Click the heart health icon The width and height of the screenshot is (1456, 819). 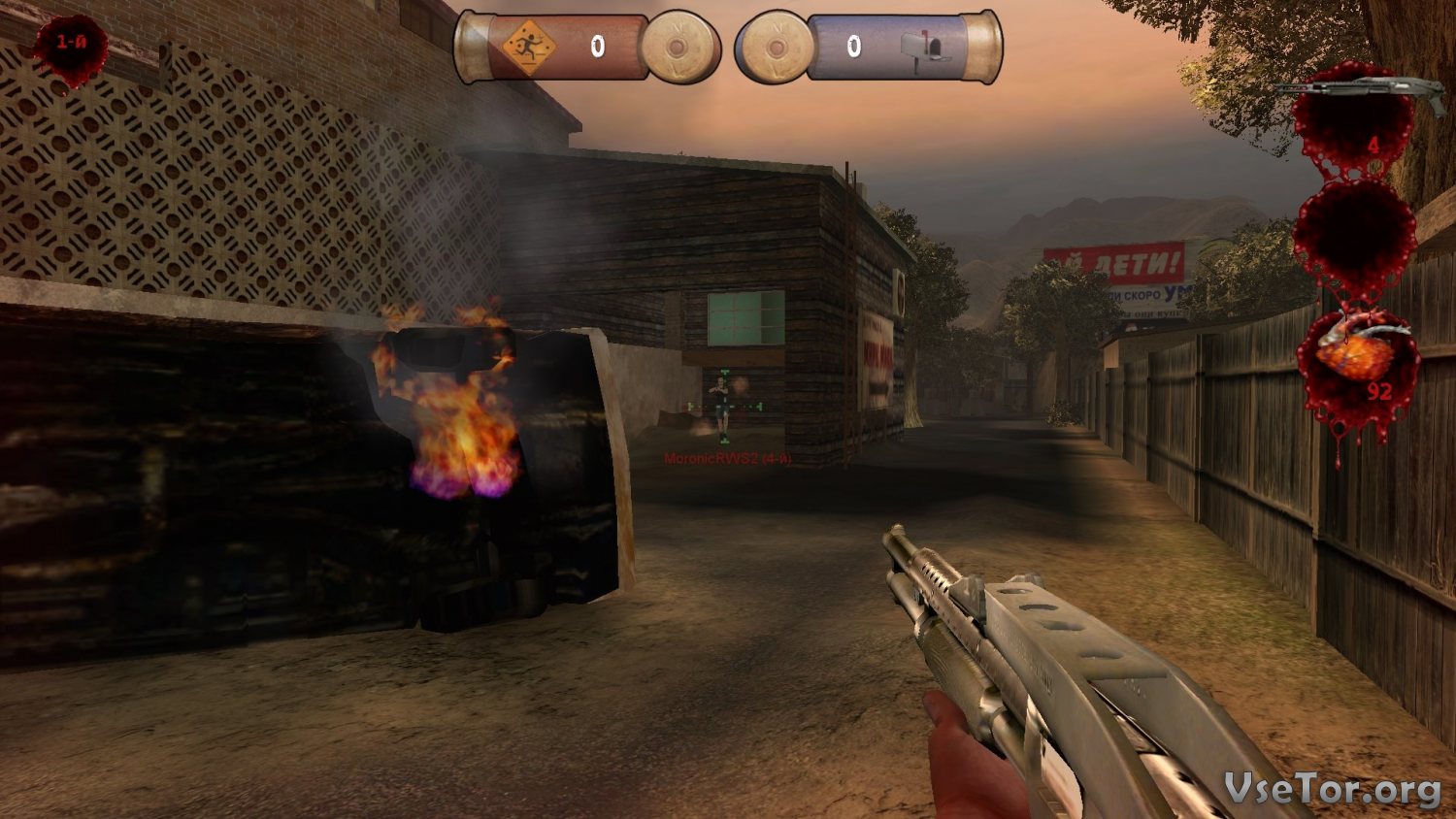point(1357,351)
